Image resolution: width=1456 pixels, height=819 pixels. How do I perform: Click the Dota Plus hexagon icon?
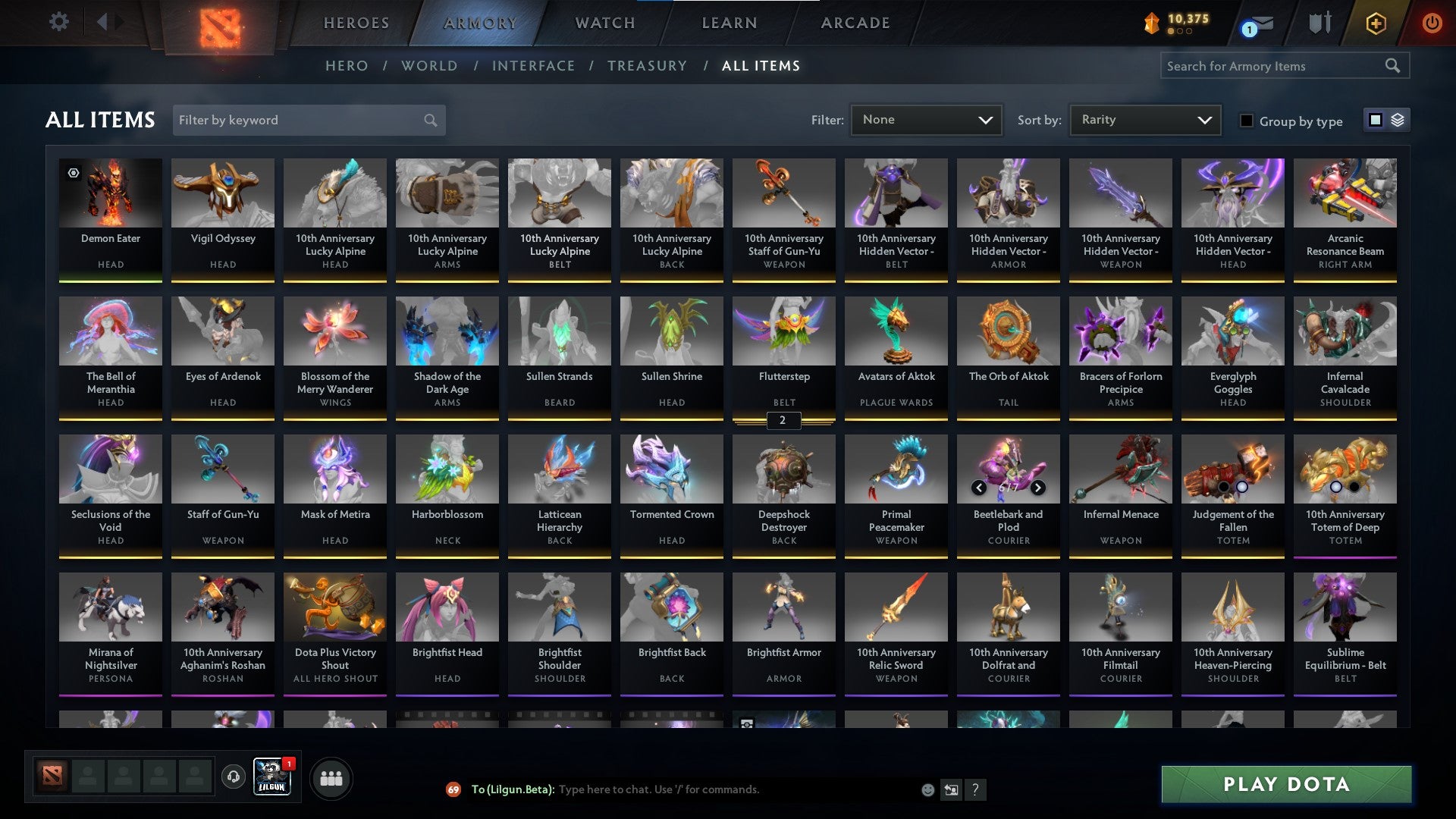pos(1376,23)
